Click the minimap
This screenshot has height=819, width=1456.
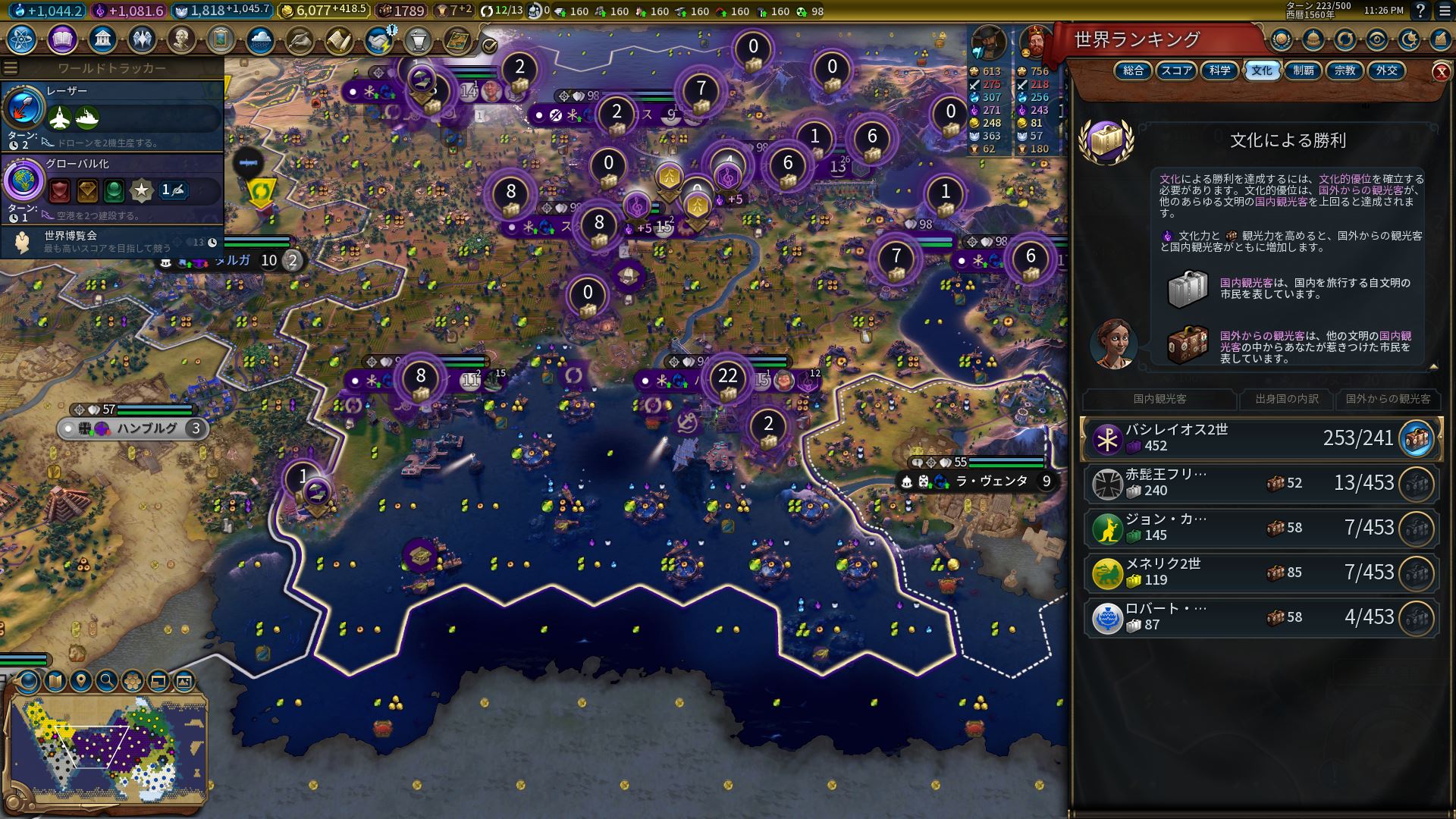[x=108, y=748]
